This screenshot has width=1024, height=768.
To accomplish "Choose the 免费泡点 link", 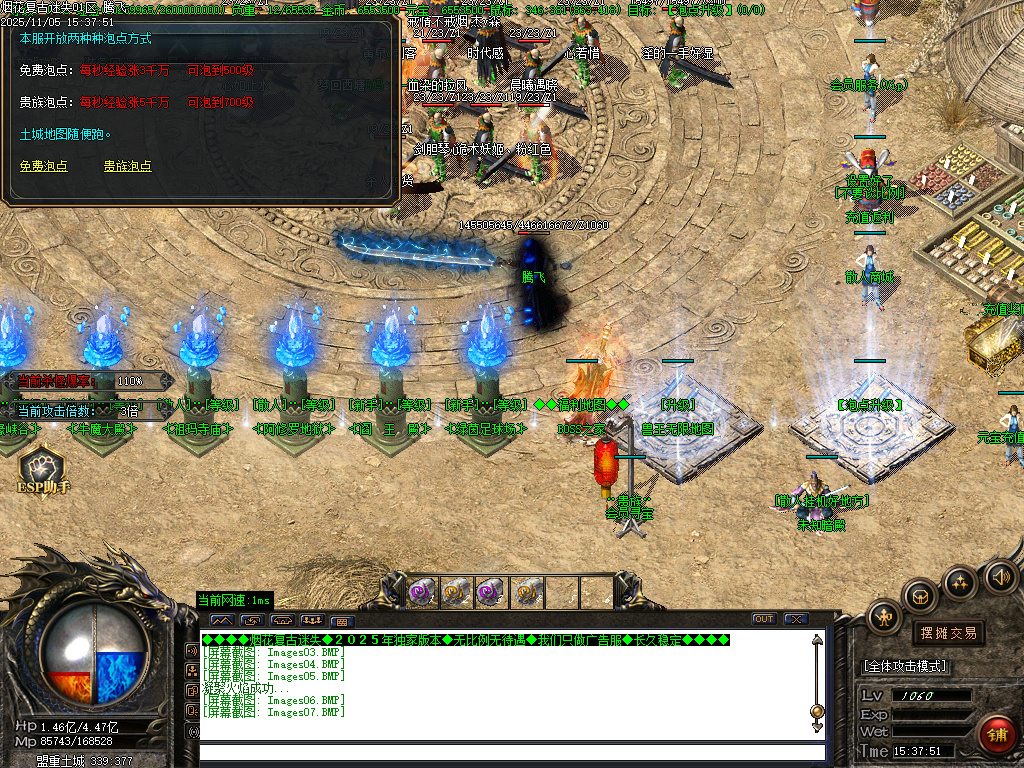I will [44, 166].
